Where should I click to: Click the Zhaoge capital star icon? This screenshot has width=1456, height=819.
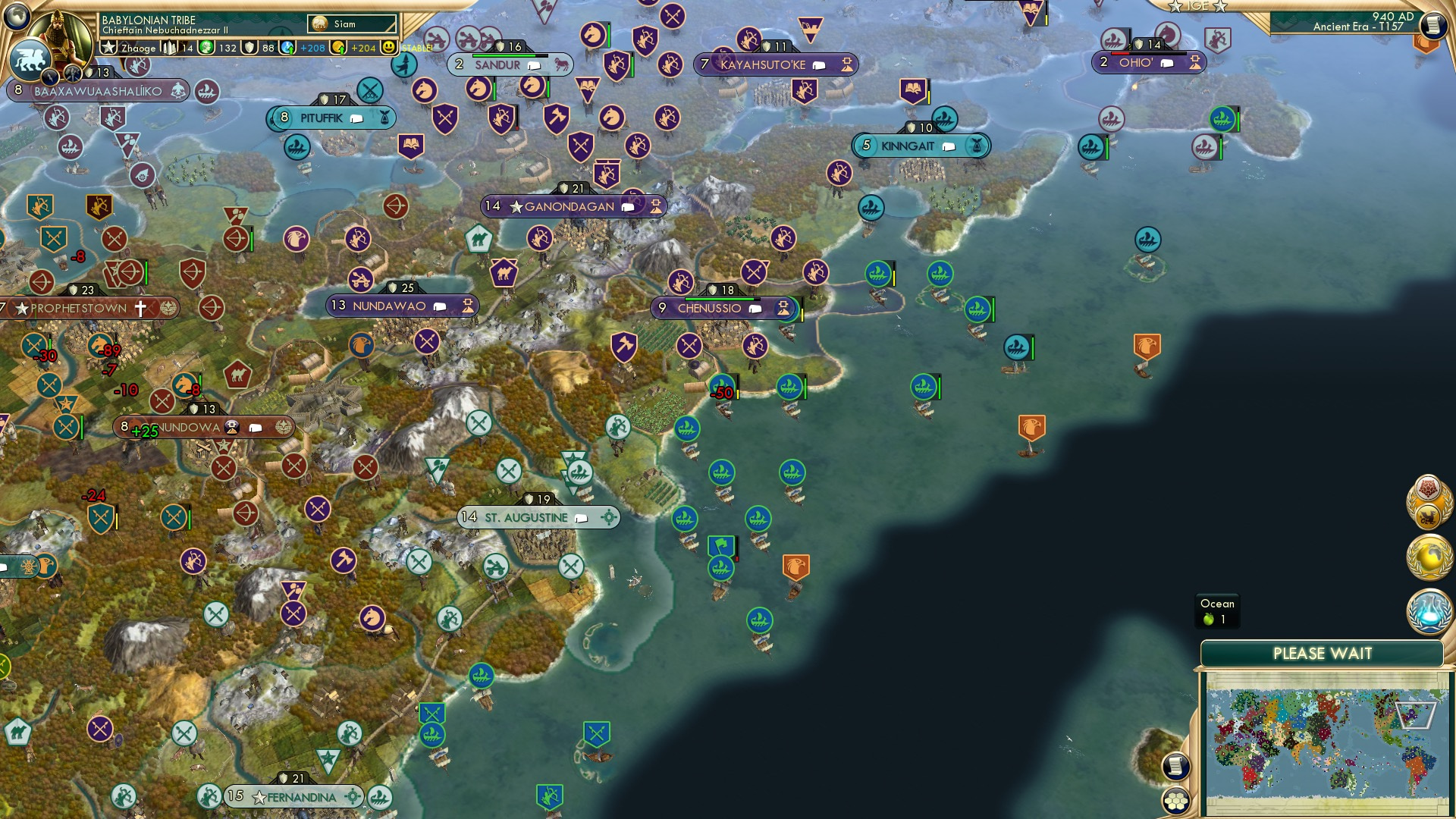(110, 47)
